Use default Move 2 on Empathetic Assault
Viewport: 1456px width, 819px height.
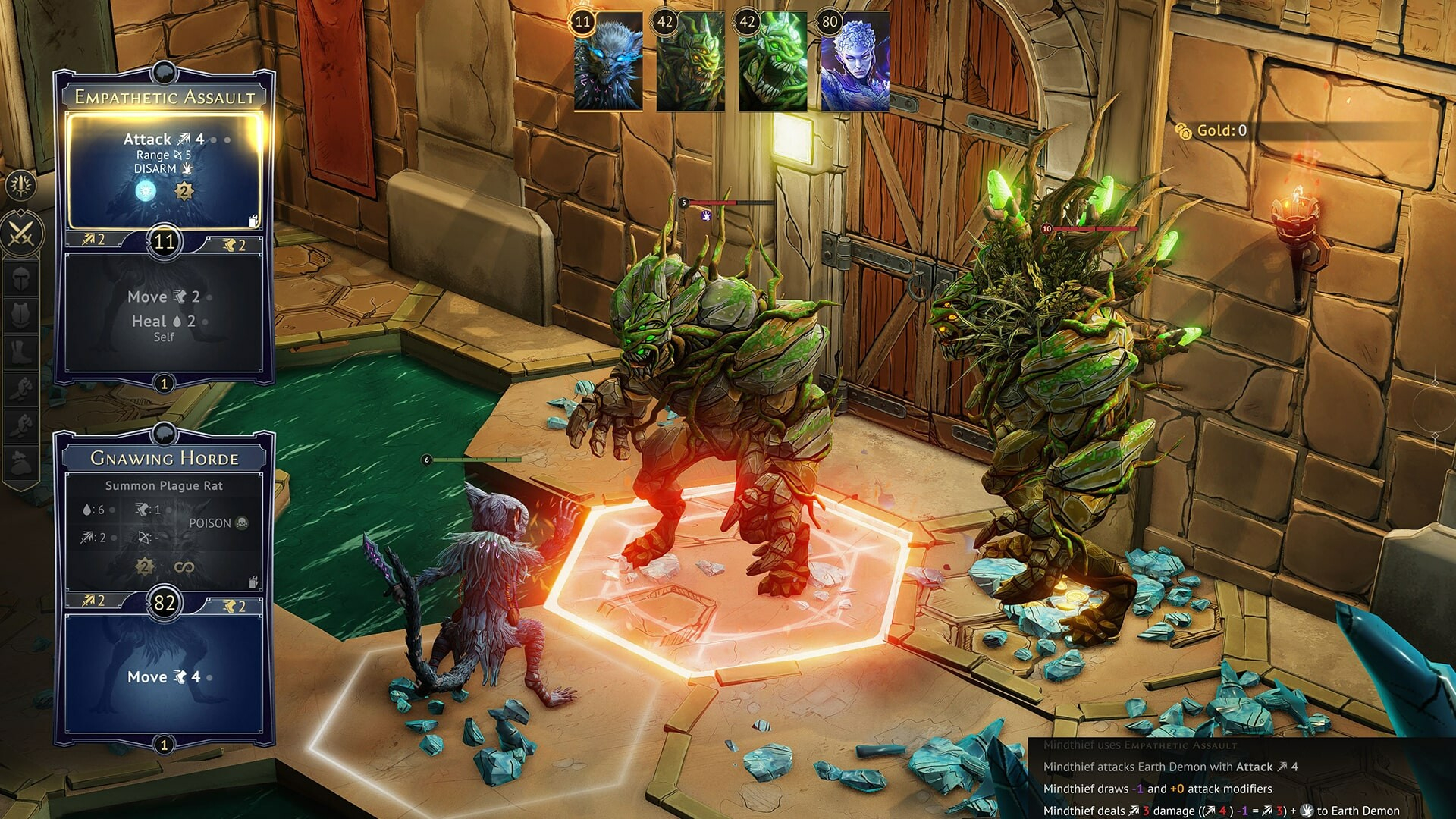pyautogui.click(x=234, y=244)
